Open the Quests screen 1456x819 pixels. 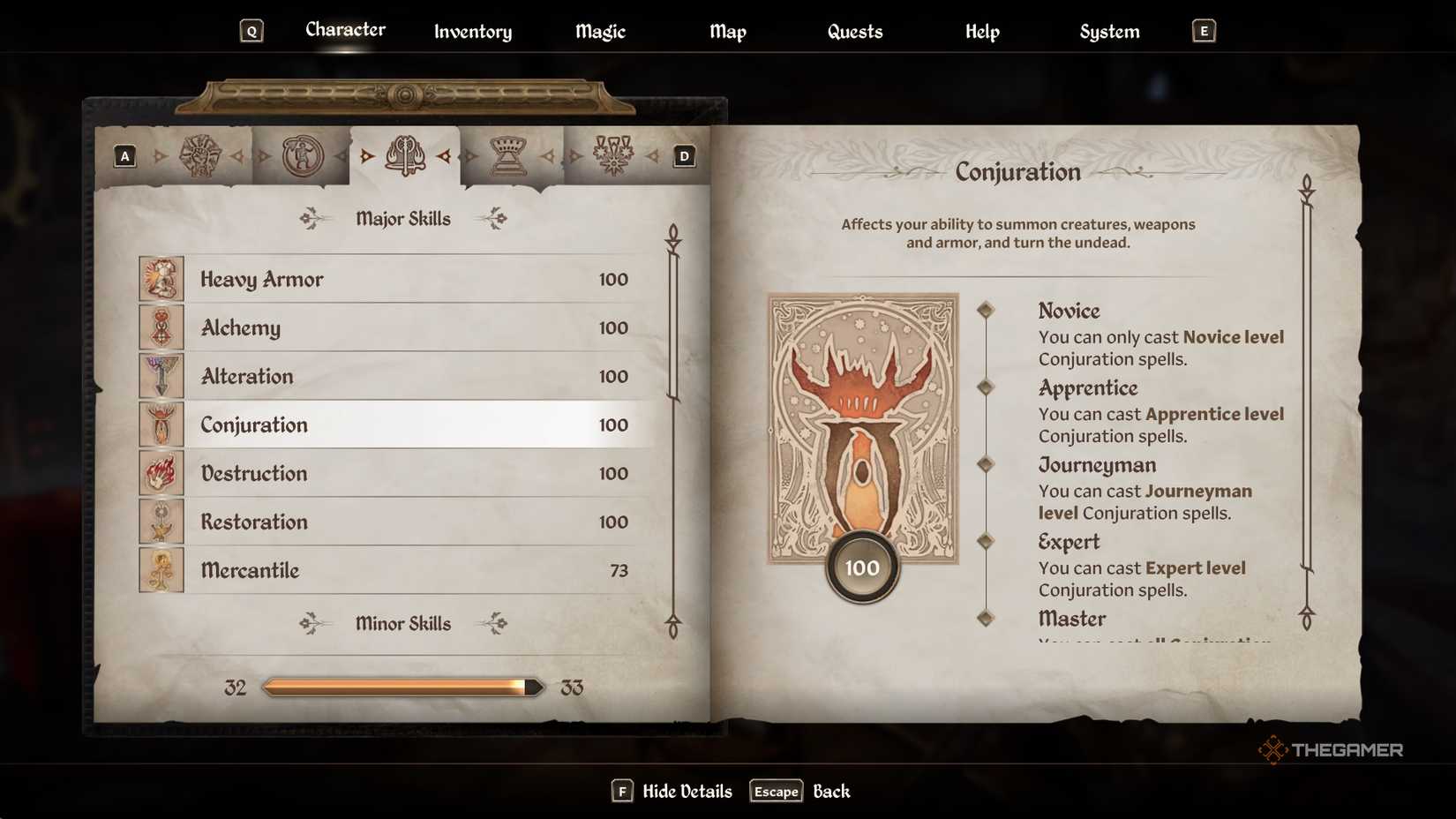coord(853,31)
